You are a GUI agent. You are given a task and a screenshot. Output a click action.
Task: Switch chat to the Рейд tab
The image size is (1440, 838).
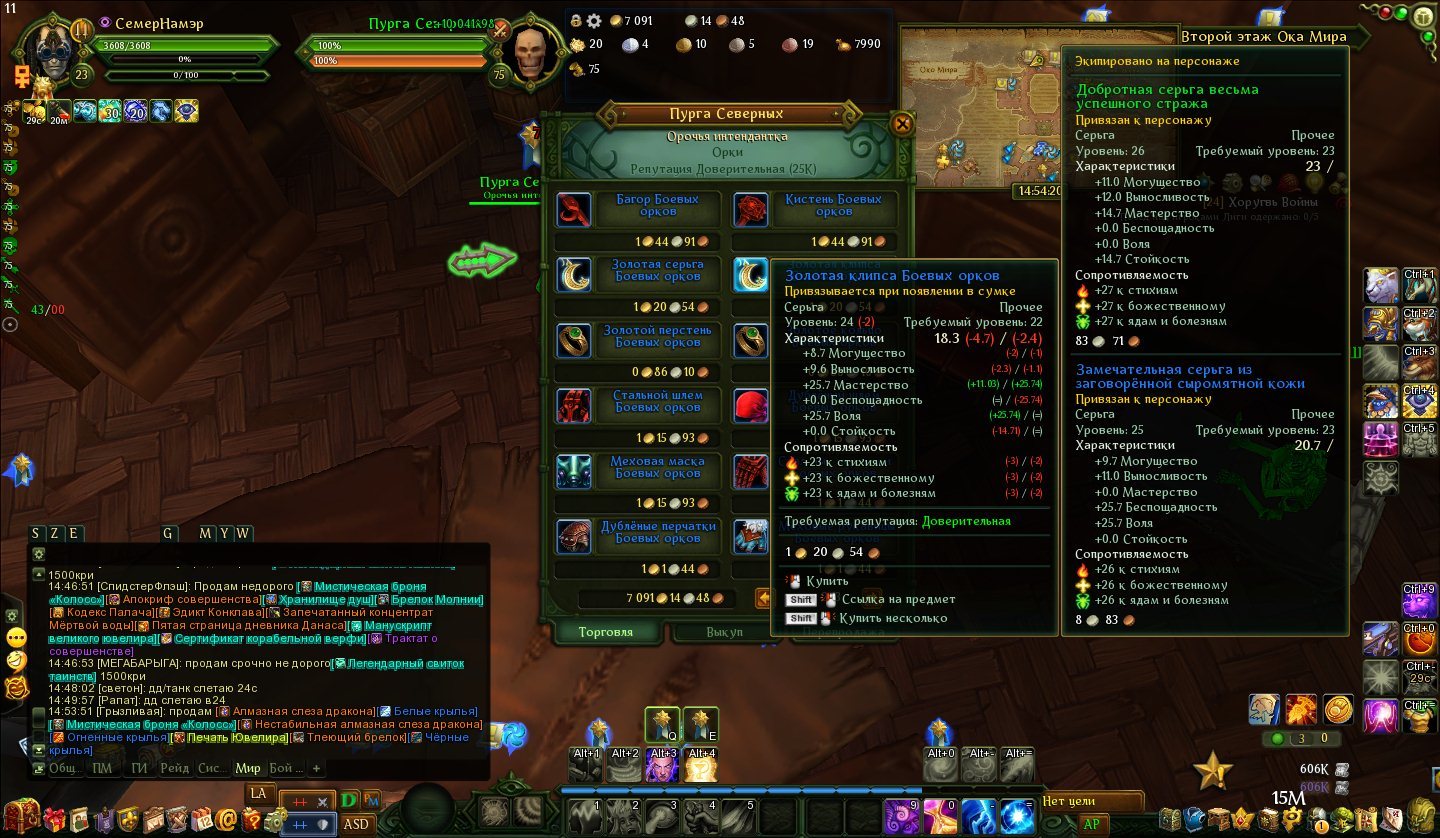pos(174,768)
